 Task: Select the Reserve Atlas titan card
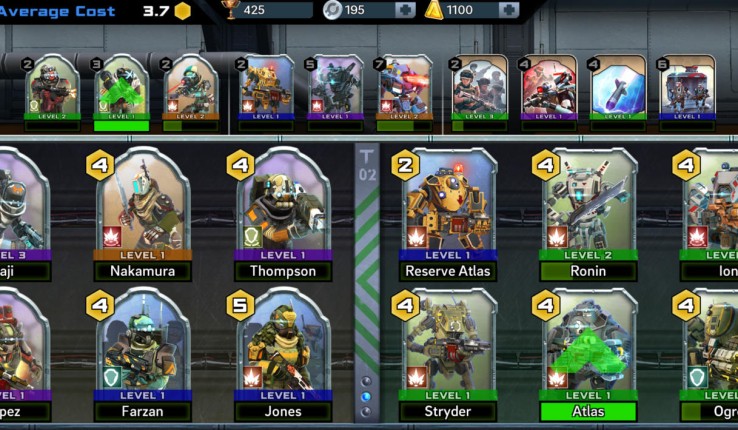point(449,213)
